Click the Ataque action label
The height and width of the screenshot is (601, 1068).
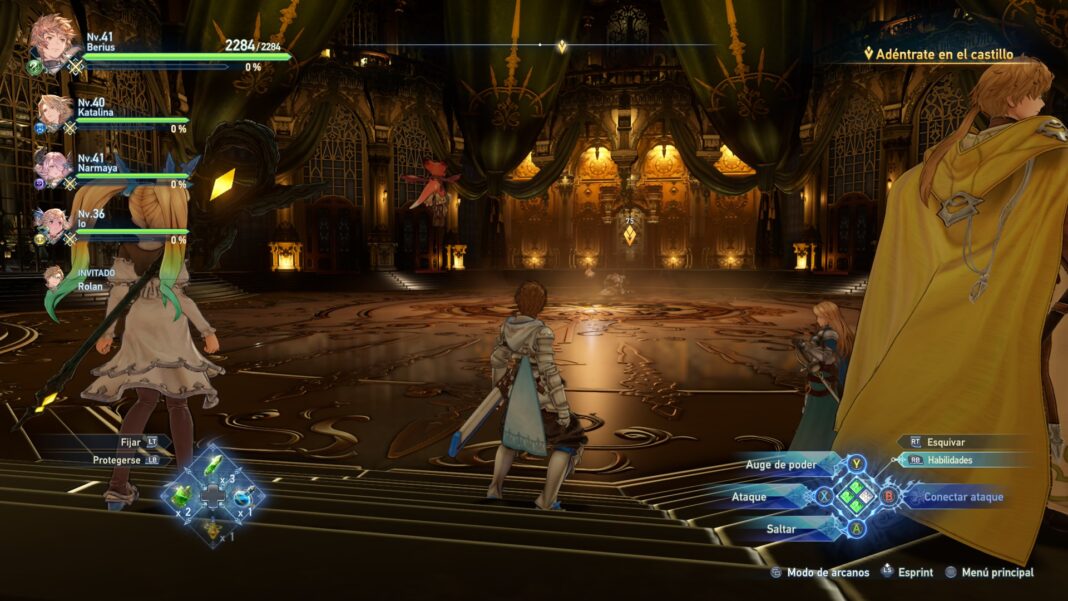749,496
